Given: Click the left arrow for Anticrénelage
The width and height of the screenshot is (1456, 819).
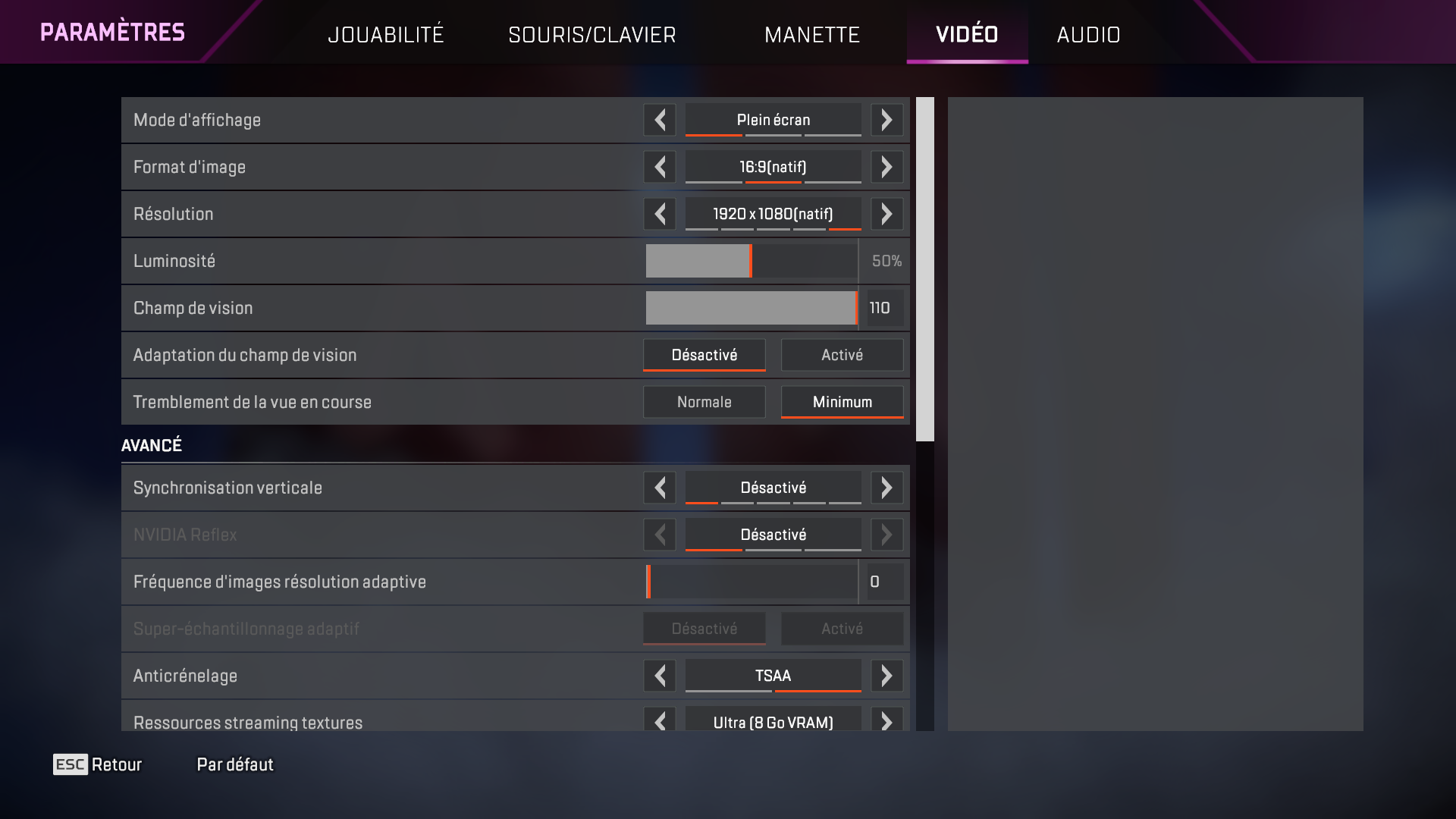Looking at the screenshot, I should pyautogui.click(x=659, y=676).
